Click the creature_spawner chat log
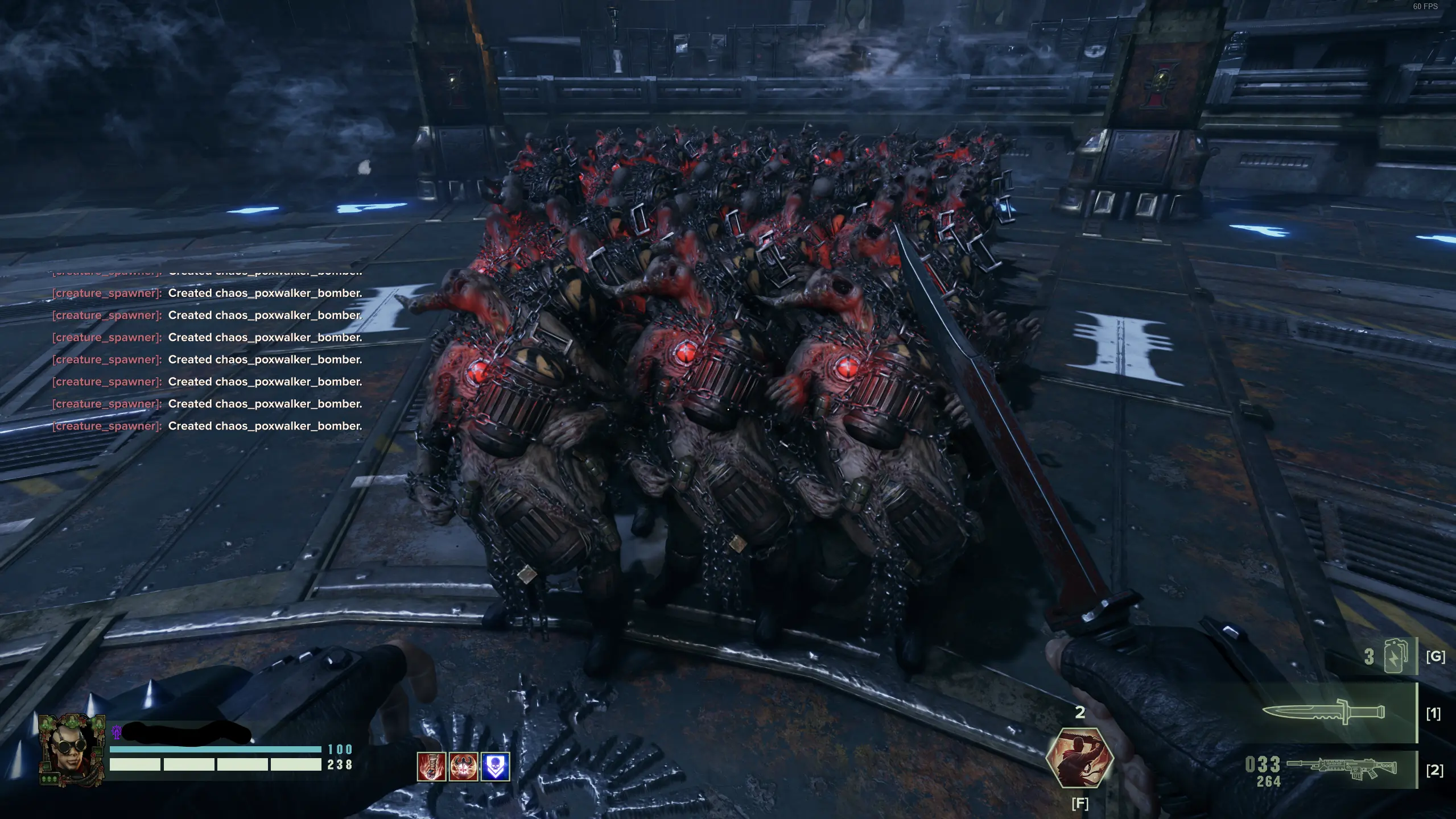1456x819 pixels. click(207, 359)
